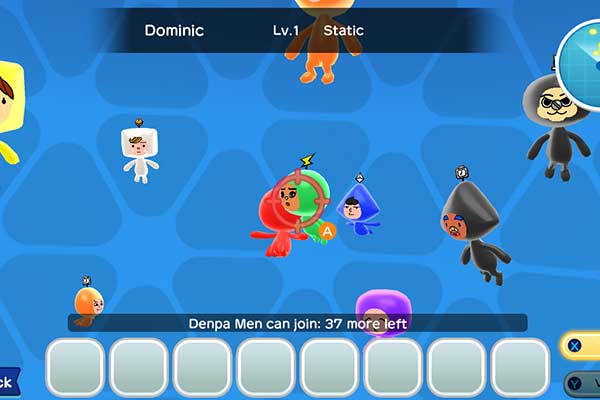Screen dimensions: 600x400
Task: Open the radar display
Action: tap(583, 57)
